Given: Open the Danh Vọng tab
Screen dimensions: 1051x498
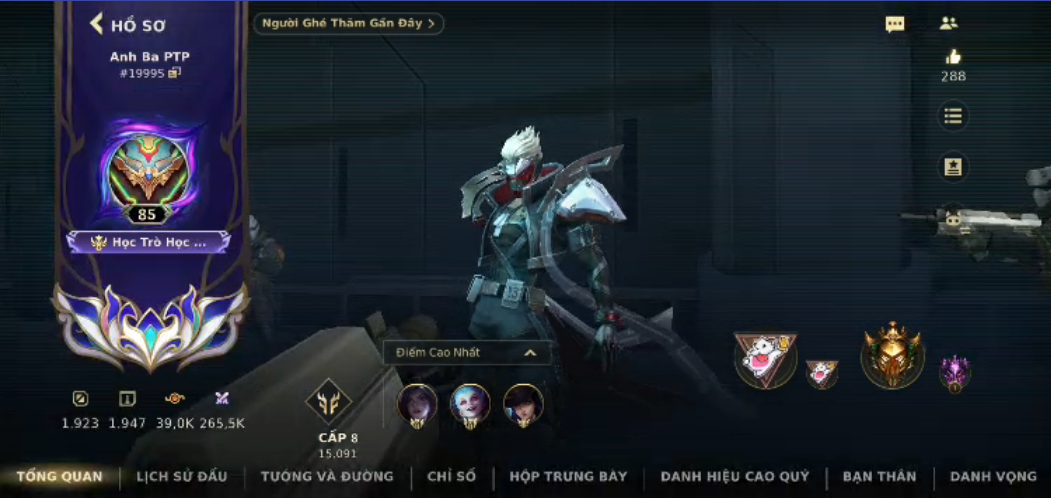Looking at the screenshot, I should point(993,477).
